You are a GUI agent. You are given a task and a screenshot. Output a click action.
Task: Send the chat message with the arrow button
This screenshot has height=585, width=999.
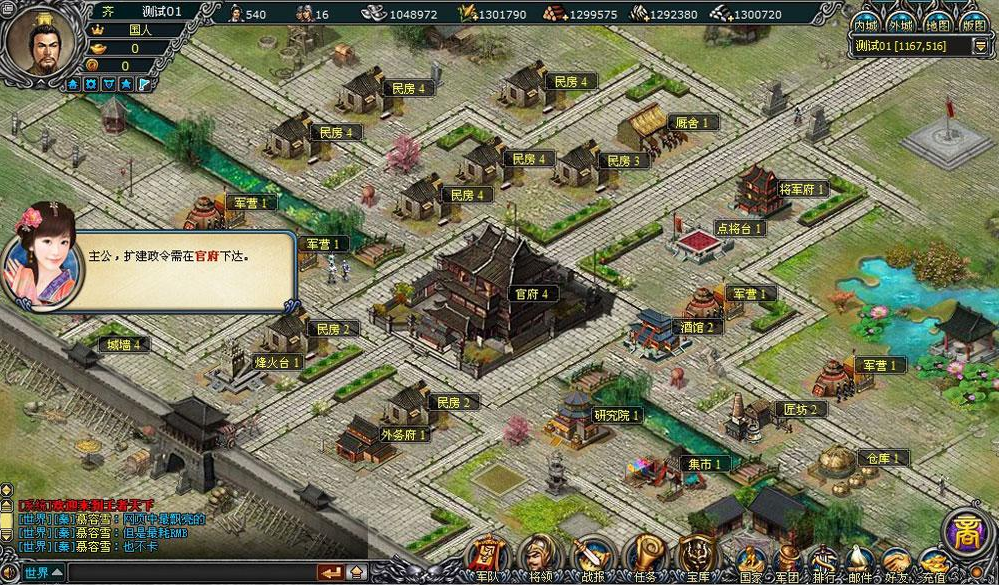tap(330, 573)
